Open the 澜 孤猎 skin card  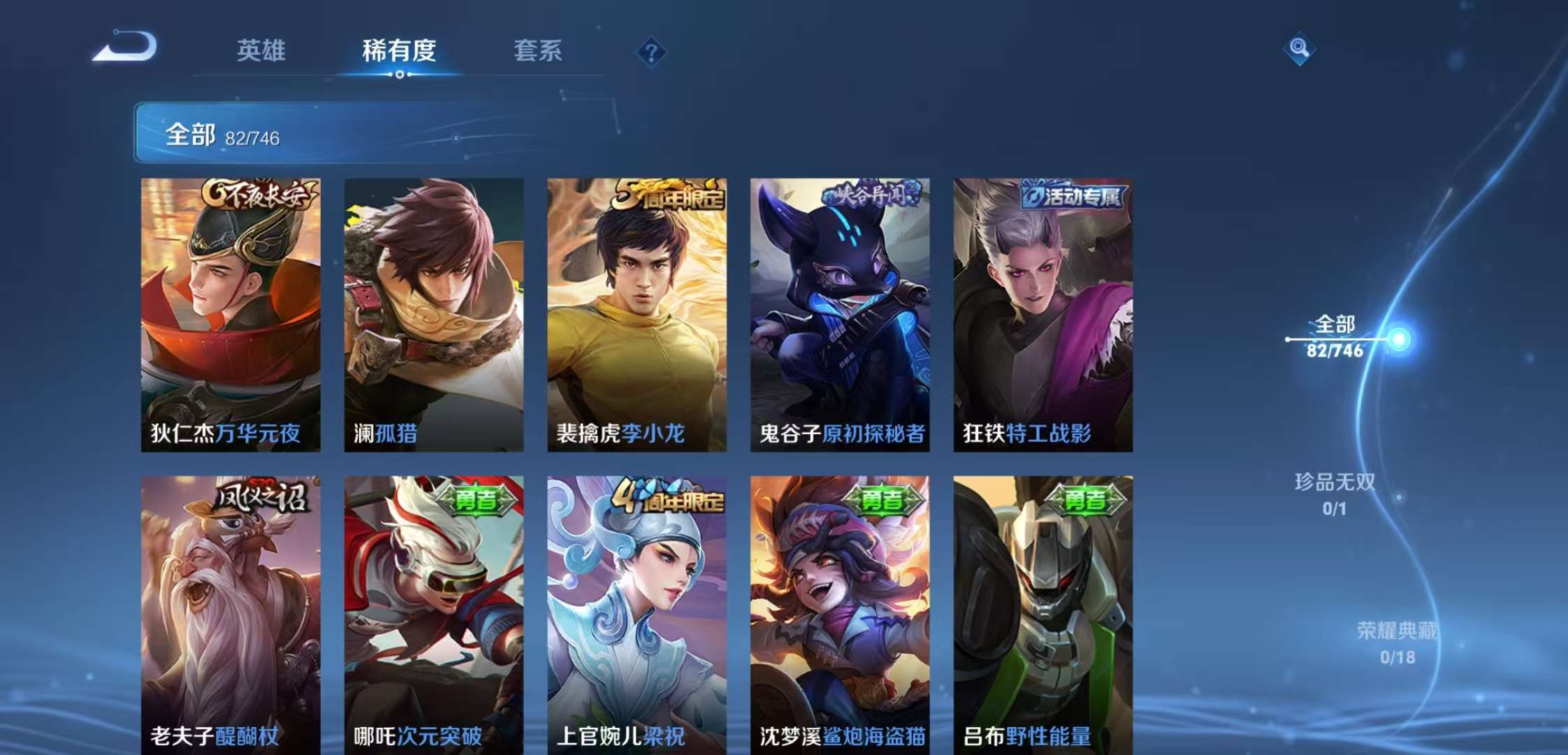pyautogui.click(x=433, y=315)
